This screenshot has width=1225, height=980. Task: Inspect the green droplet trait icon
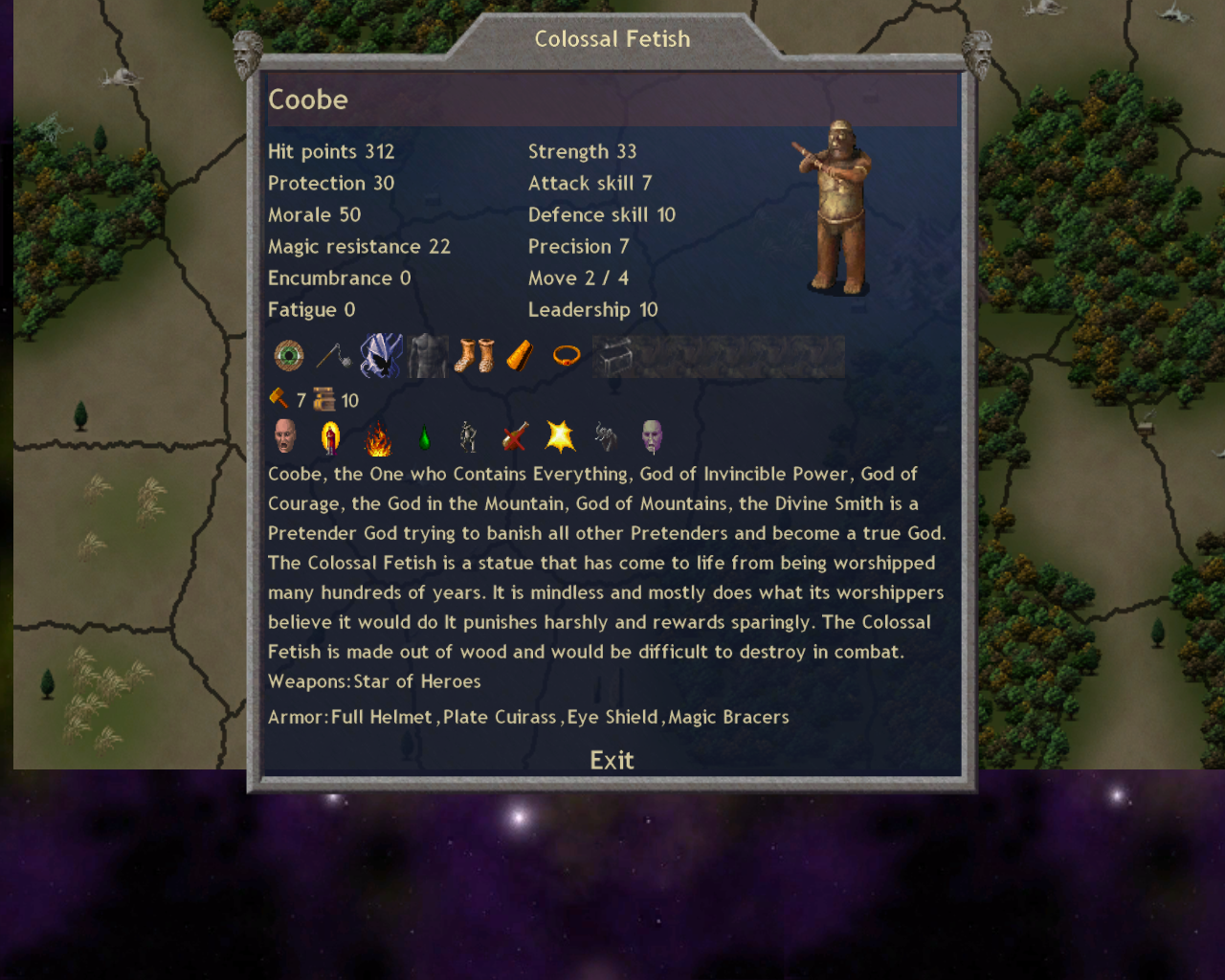pos(424,438)
